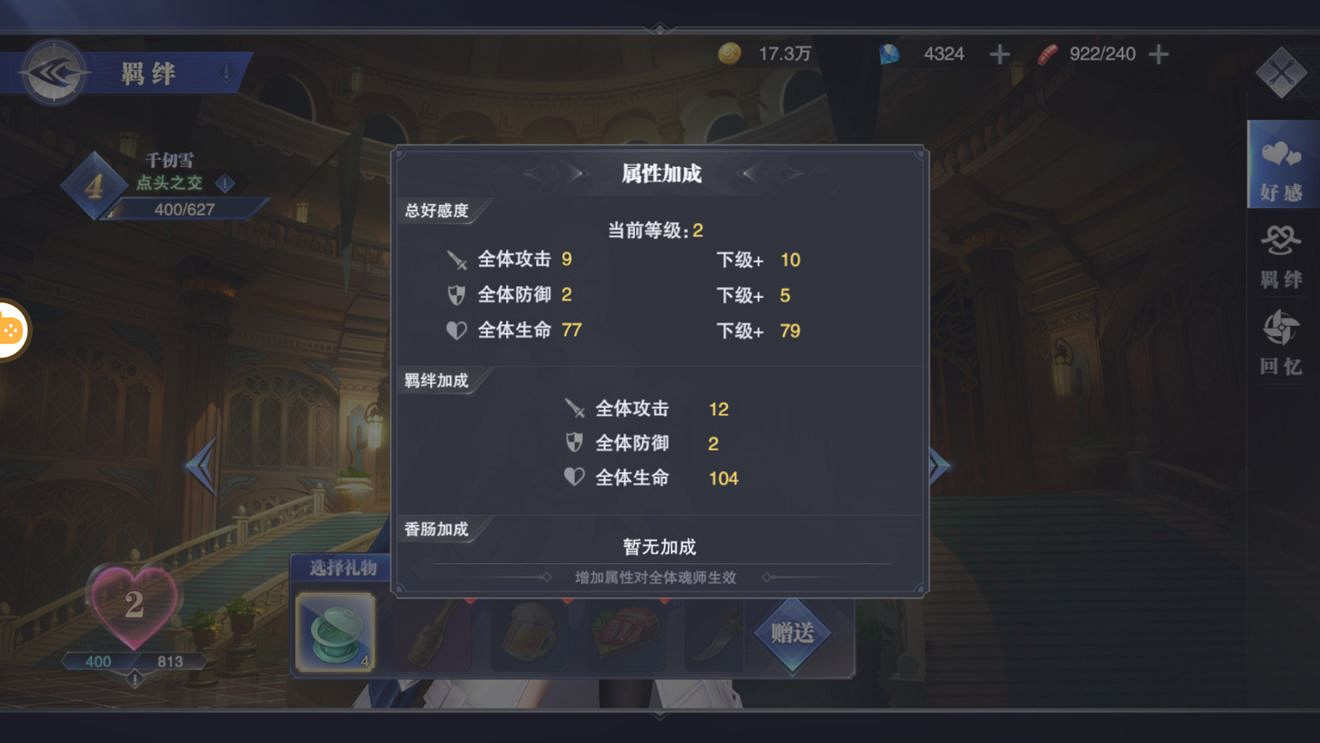Screen dimensions: 1320x743
Task: Switch to the 羁绊 sidebar tab
Action: click(1283, 253)
